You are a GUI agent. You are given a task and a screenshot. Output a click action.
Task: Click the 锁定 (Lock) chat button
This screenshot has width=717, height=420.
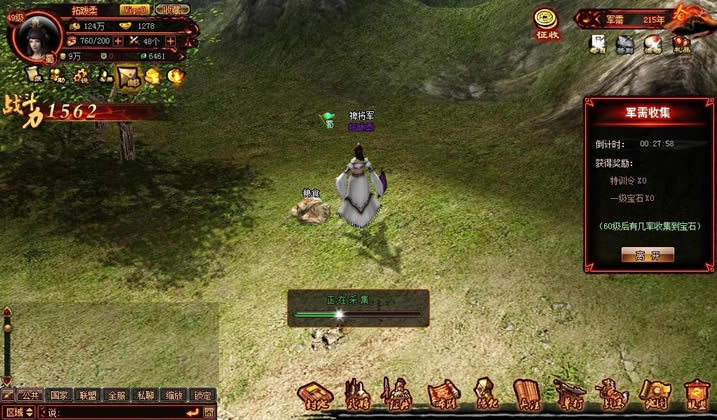pos(203,395)
